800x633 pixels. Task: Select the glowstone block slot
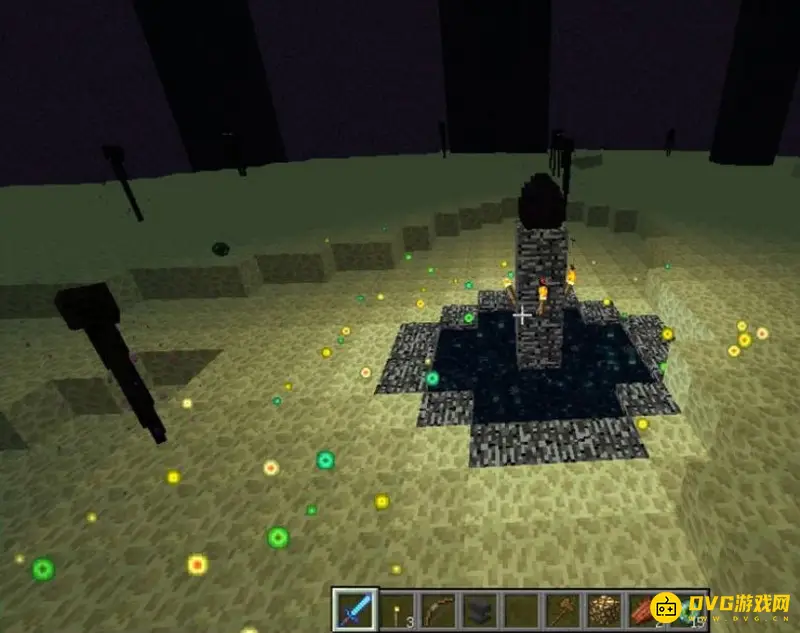(605, 609)
